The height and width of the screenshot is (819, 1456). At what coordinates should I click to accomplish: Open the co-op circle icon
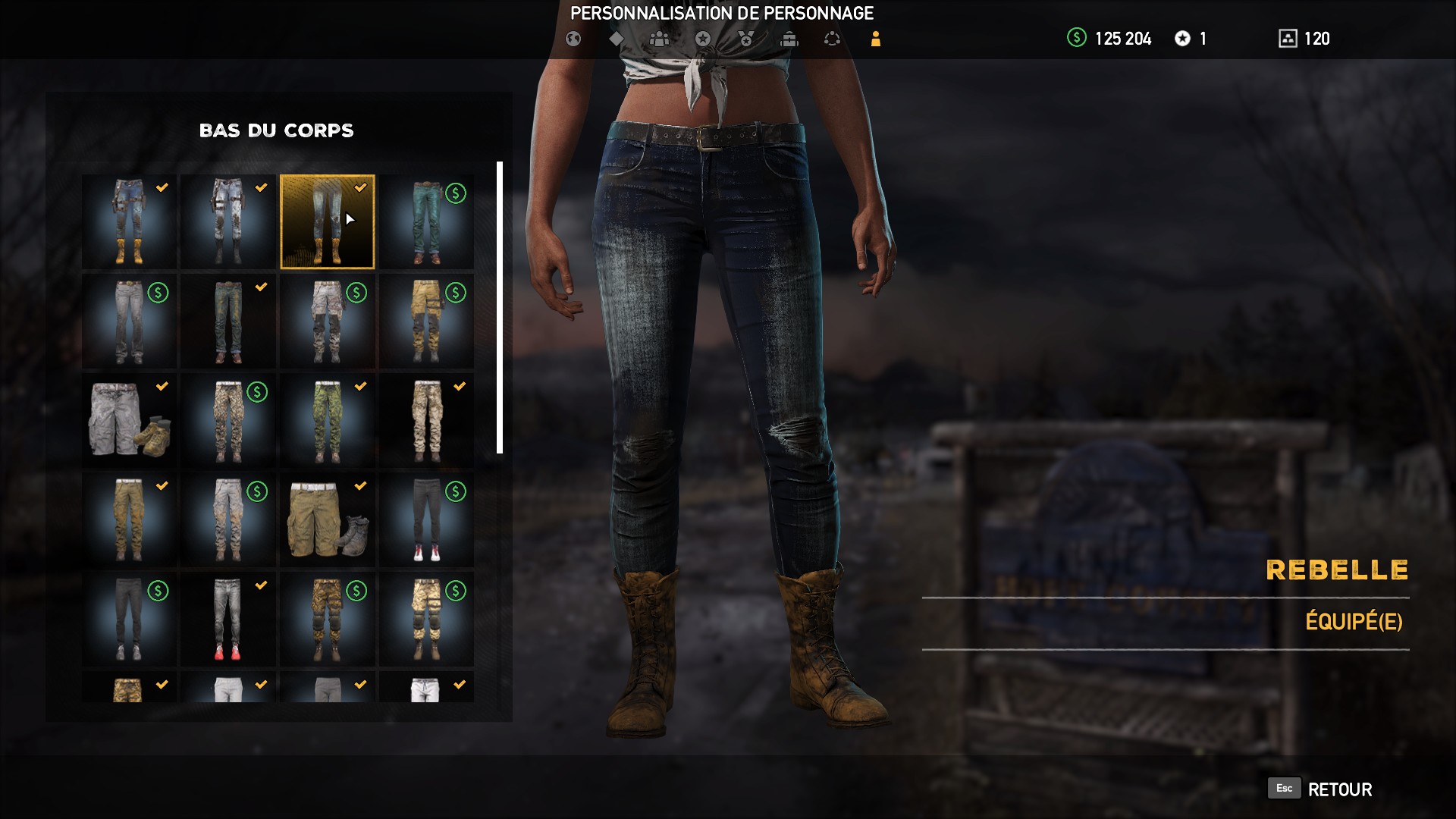click(x=833, y=38)
